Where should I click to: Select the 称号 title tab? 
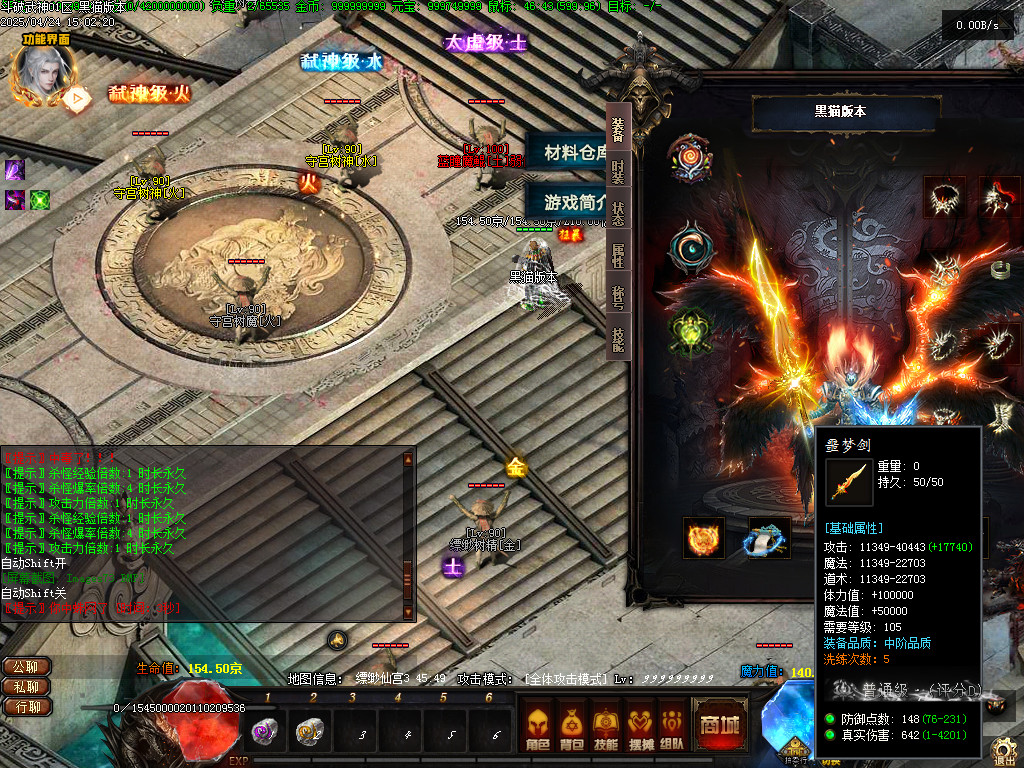click(x=618, y=300)
